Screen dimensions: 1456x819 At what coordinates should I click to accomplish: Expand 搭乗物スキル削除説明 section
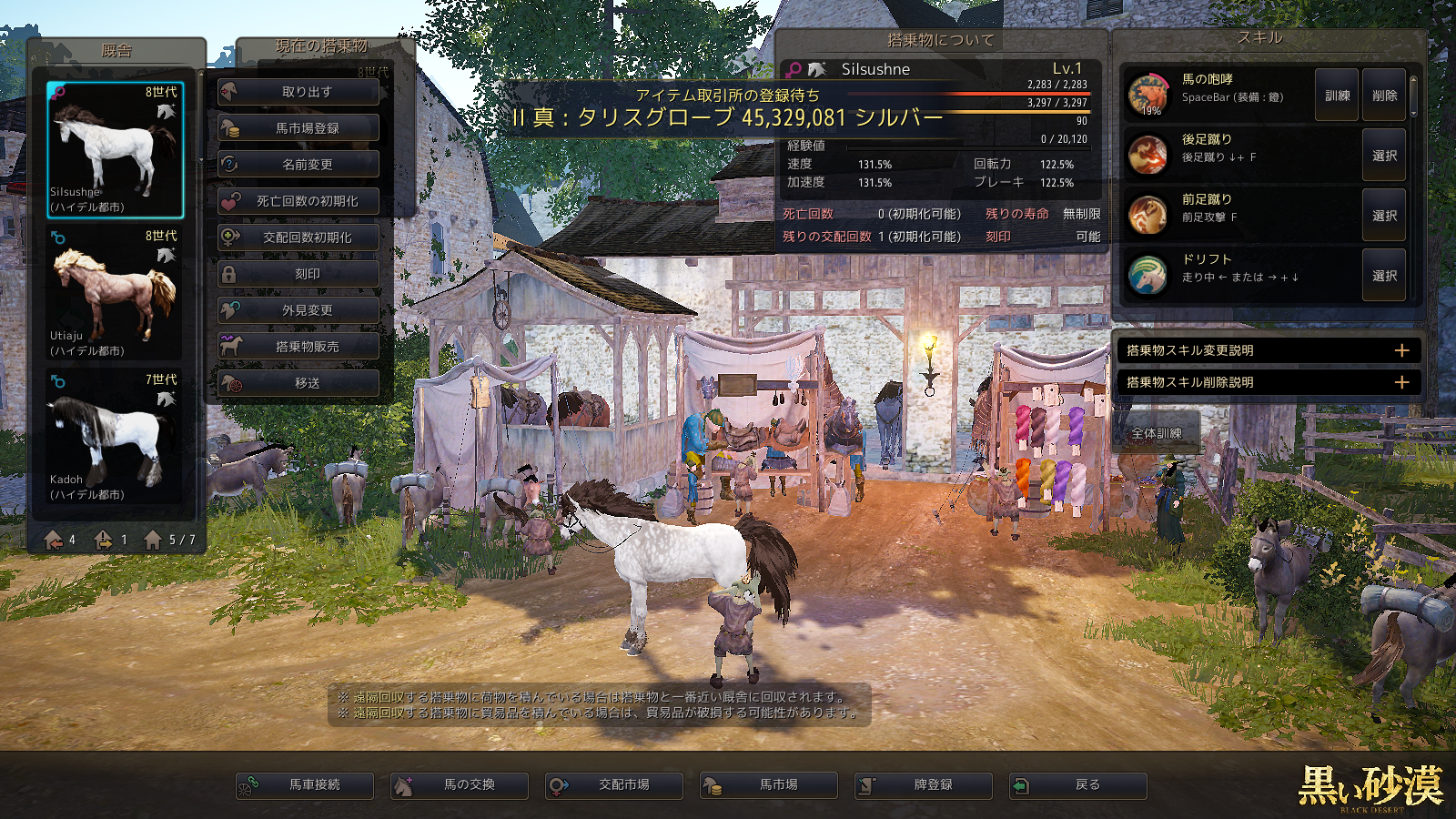coord(1401,382)
